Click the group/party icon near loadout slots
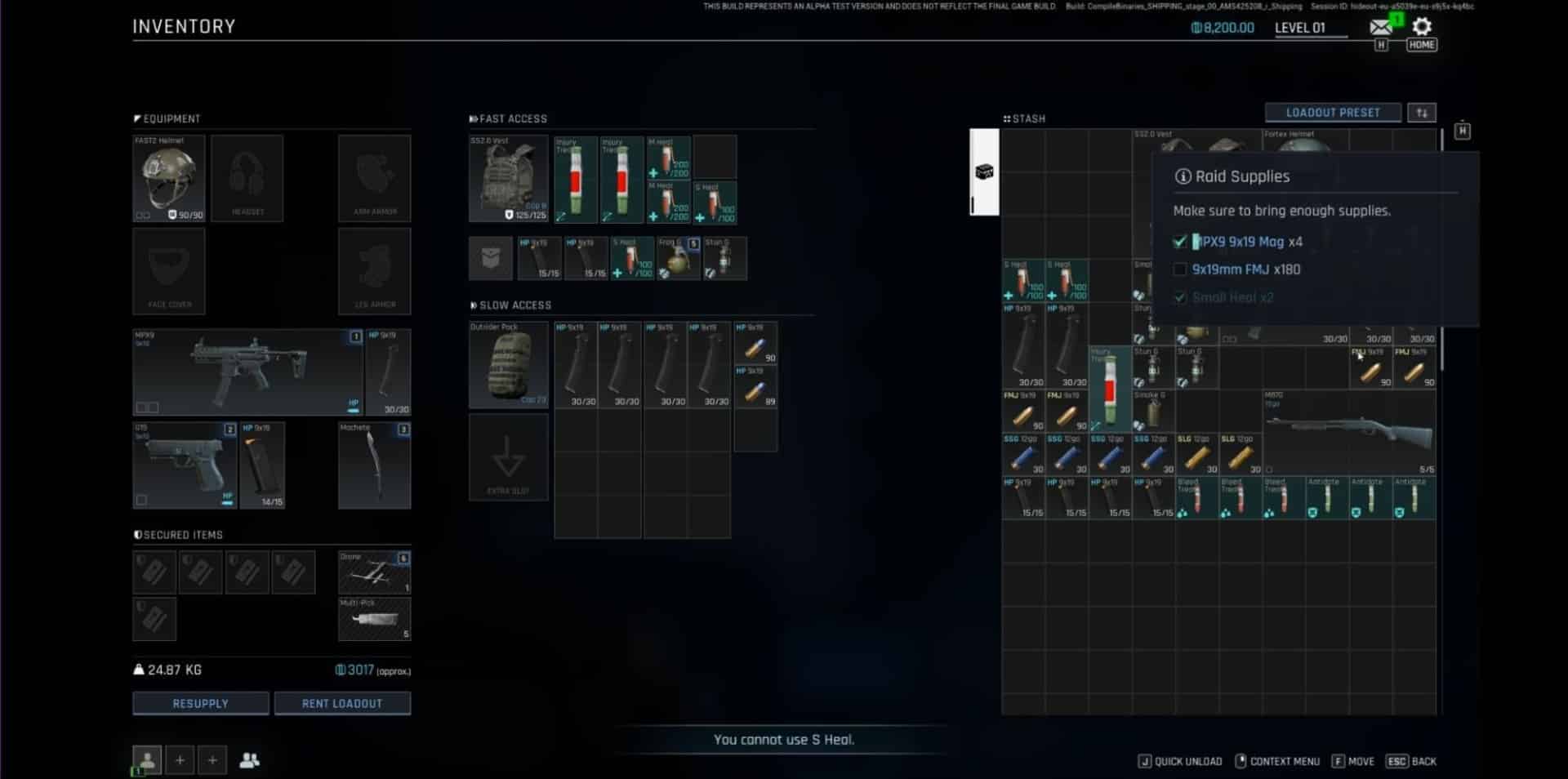This screenshot has width=1568, height=779. [250, 760]
